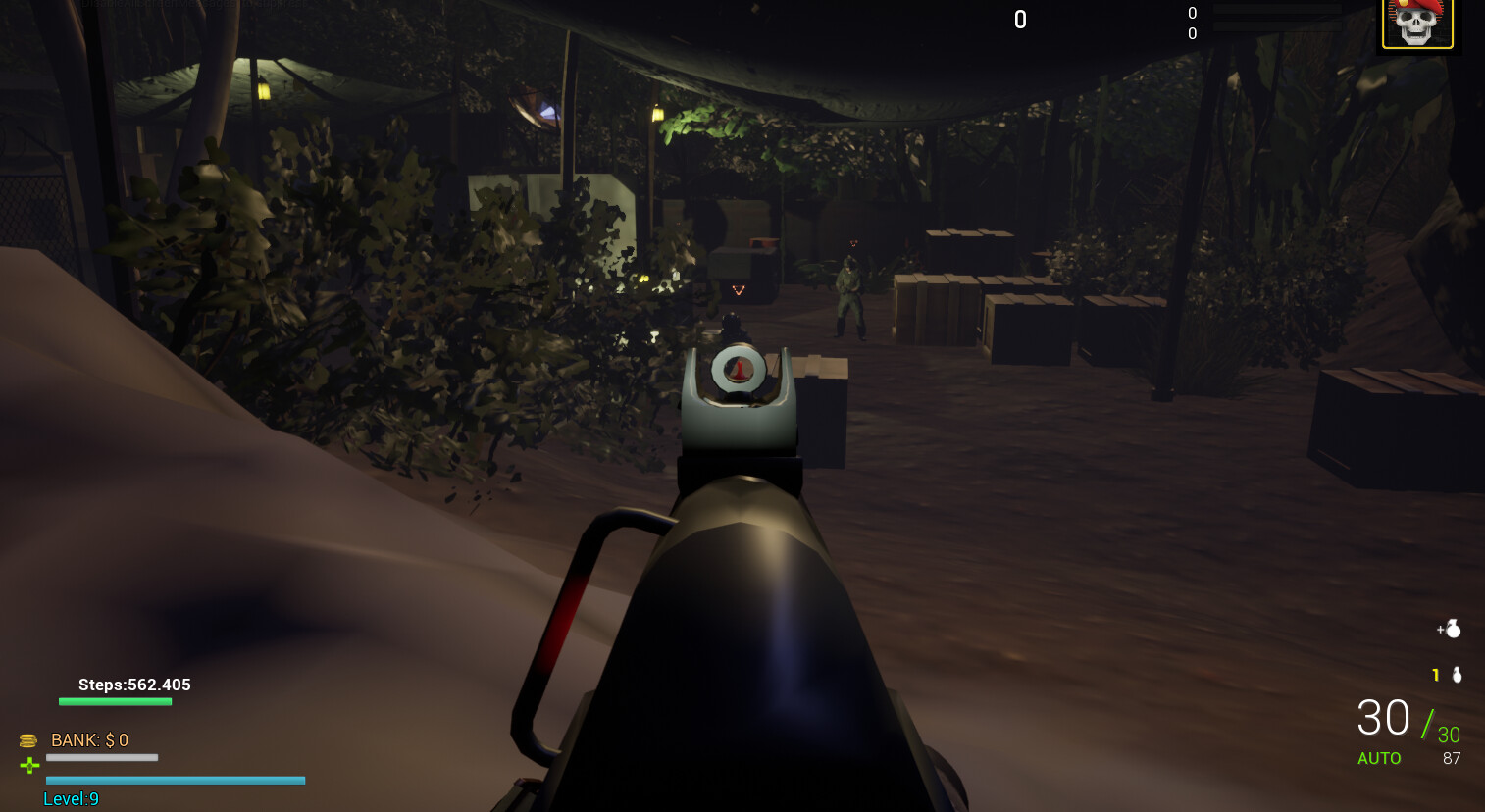Click the gold coin icon beside BANK
The height and width of the screenshot is (812, 1485).
[x=28, y=740]
